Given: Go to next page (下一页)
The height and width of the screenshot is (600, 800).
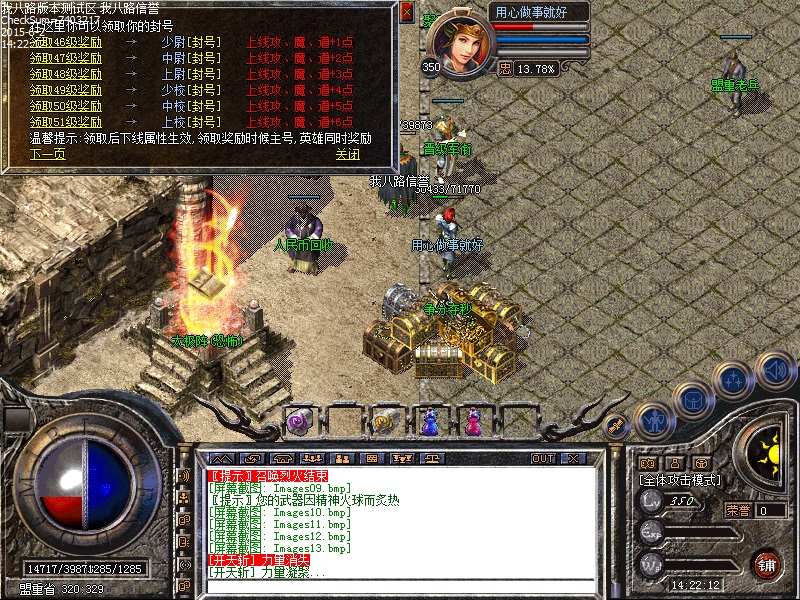Looking at the screenshot, I should coord(47,155).
